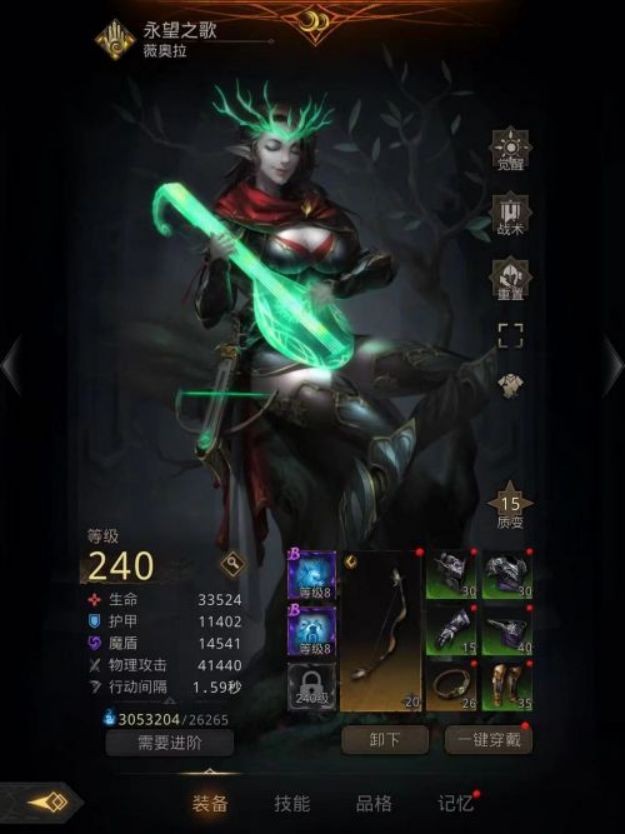Open the armor outfit skin icon
Viewport: 625px width, 834px height.
[x=510, y=386]
